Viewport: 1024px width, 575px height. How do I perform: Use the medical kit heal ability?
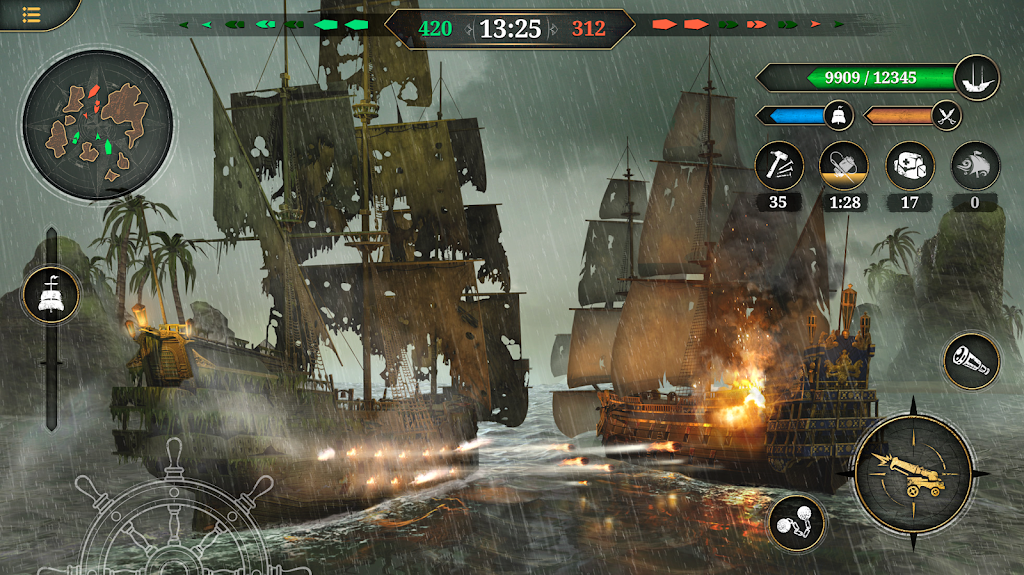(x=910, y=166)
